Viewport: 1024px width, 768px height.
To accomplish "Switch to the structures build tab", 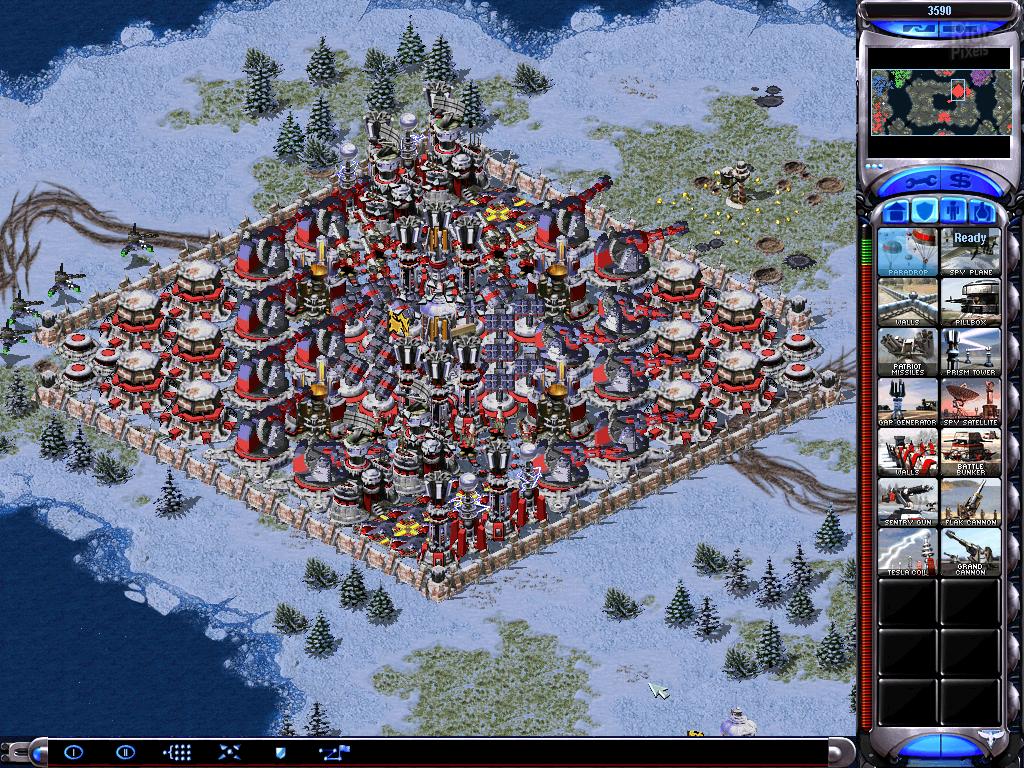I will coord(896,212).
